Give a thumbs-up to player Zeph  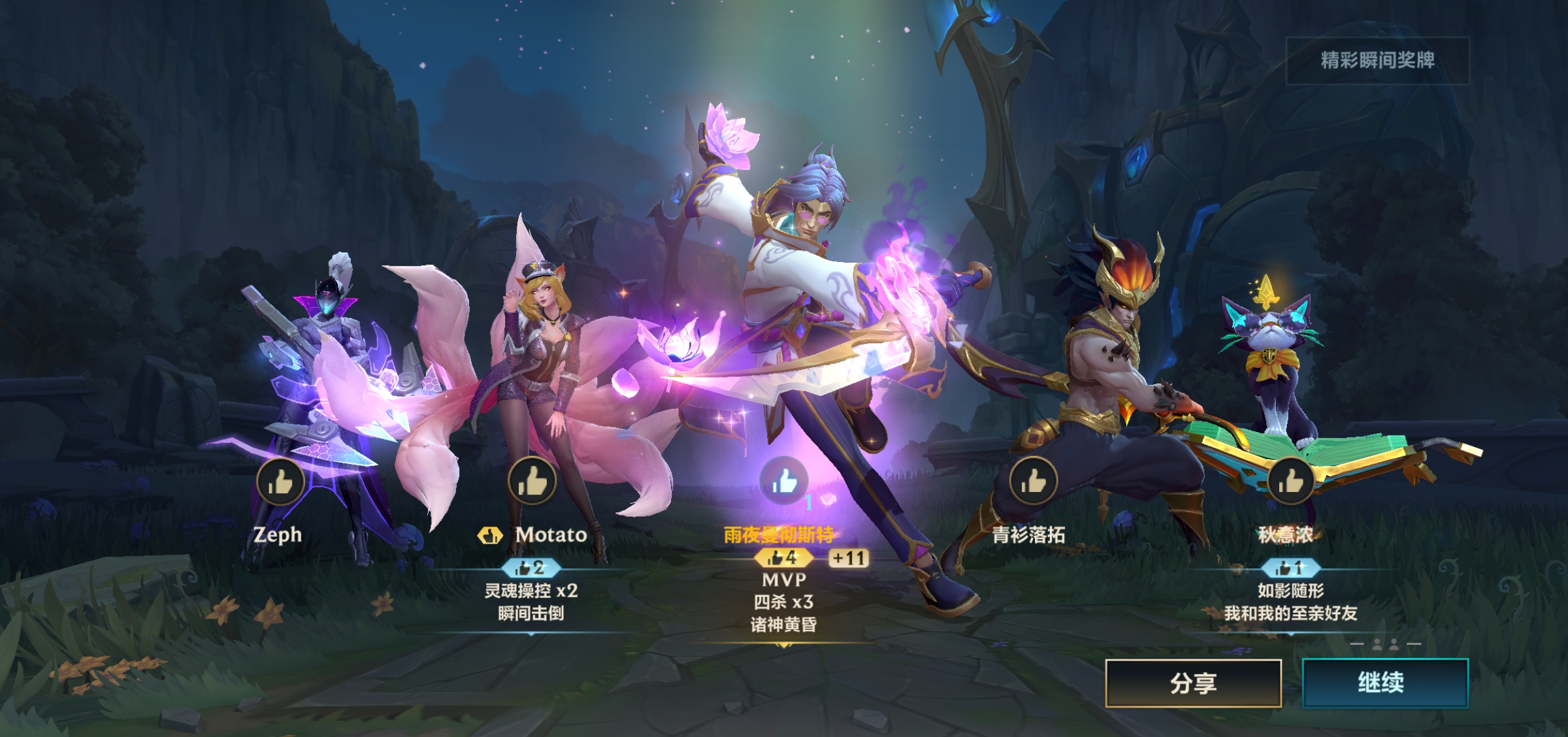[280, 482]
